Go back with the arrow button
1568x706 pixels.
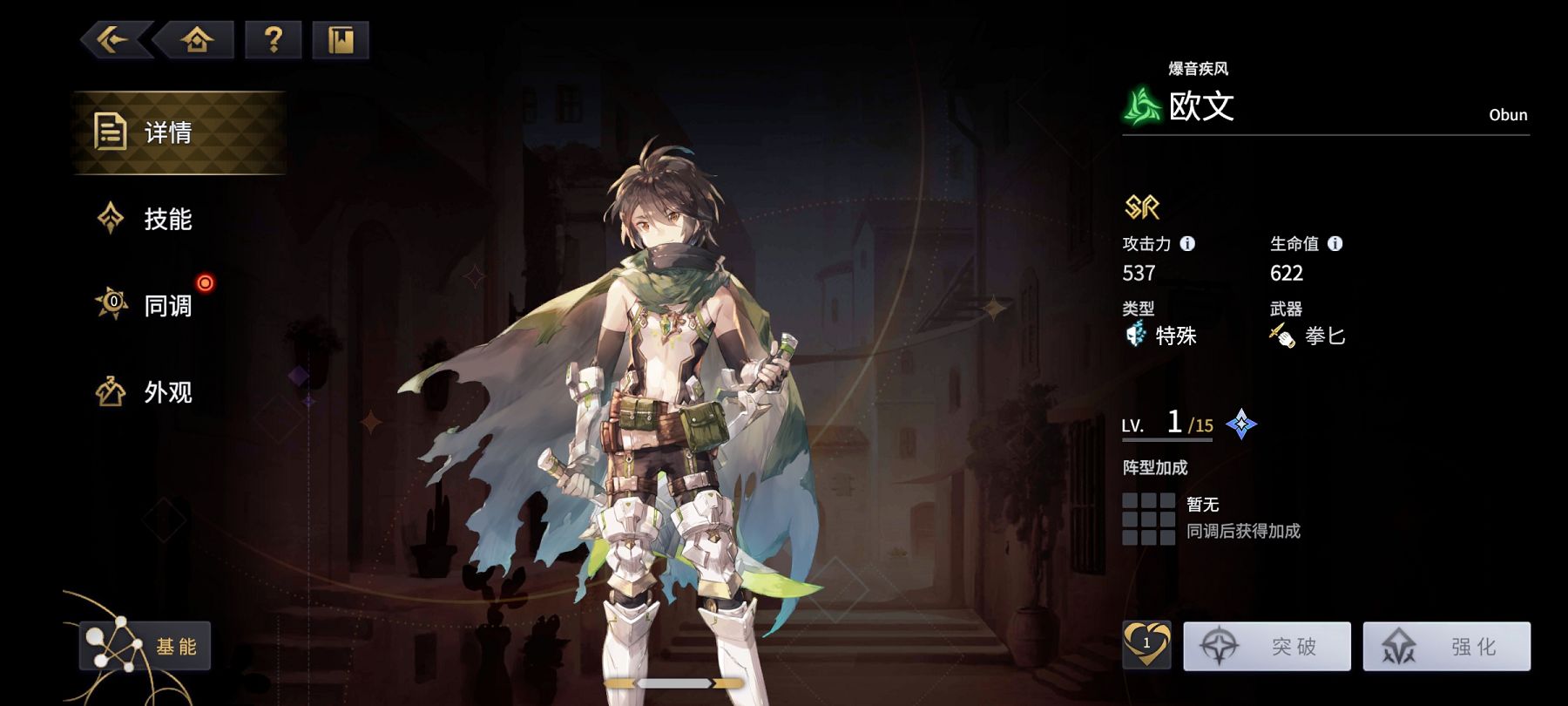(x=114, y=40)
